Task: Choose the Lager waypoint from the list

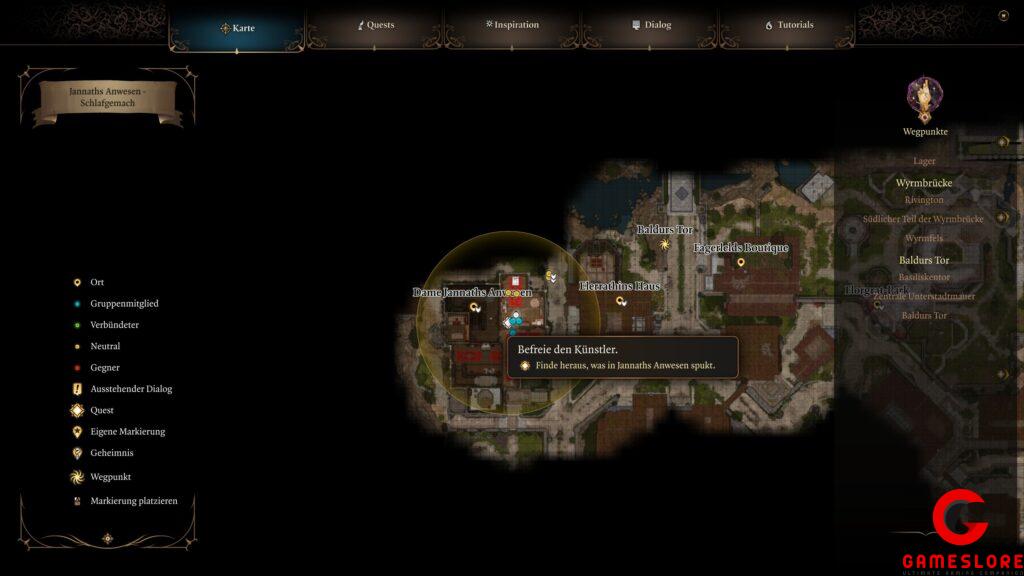Action: click(x=924, y=161)
